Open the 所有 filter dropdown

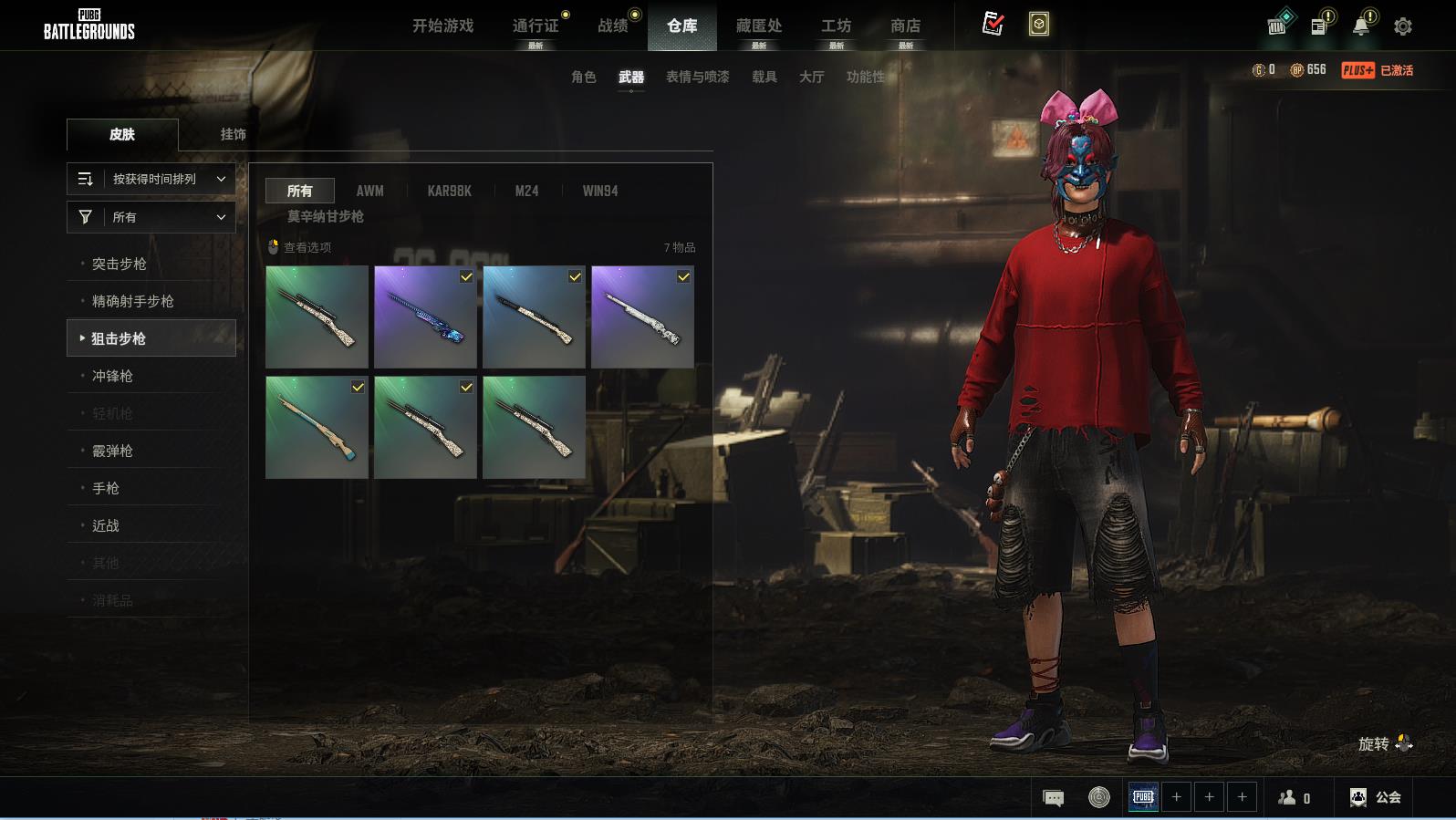pyautogui.click(x=151, y=217)
